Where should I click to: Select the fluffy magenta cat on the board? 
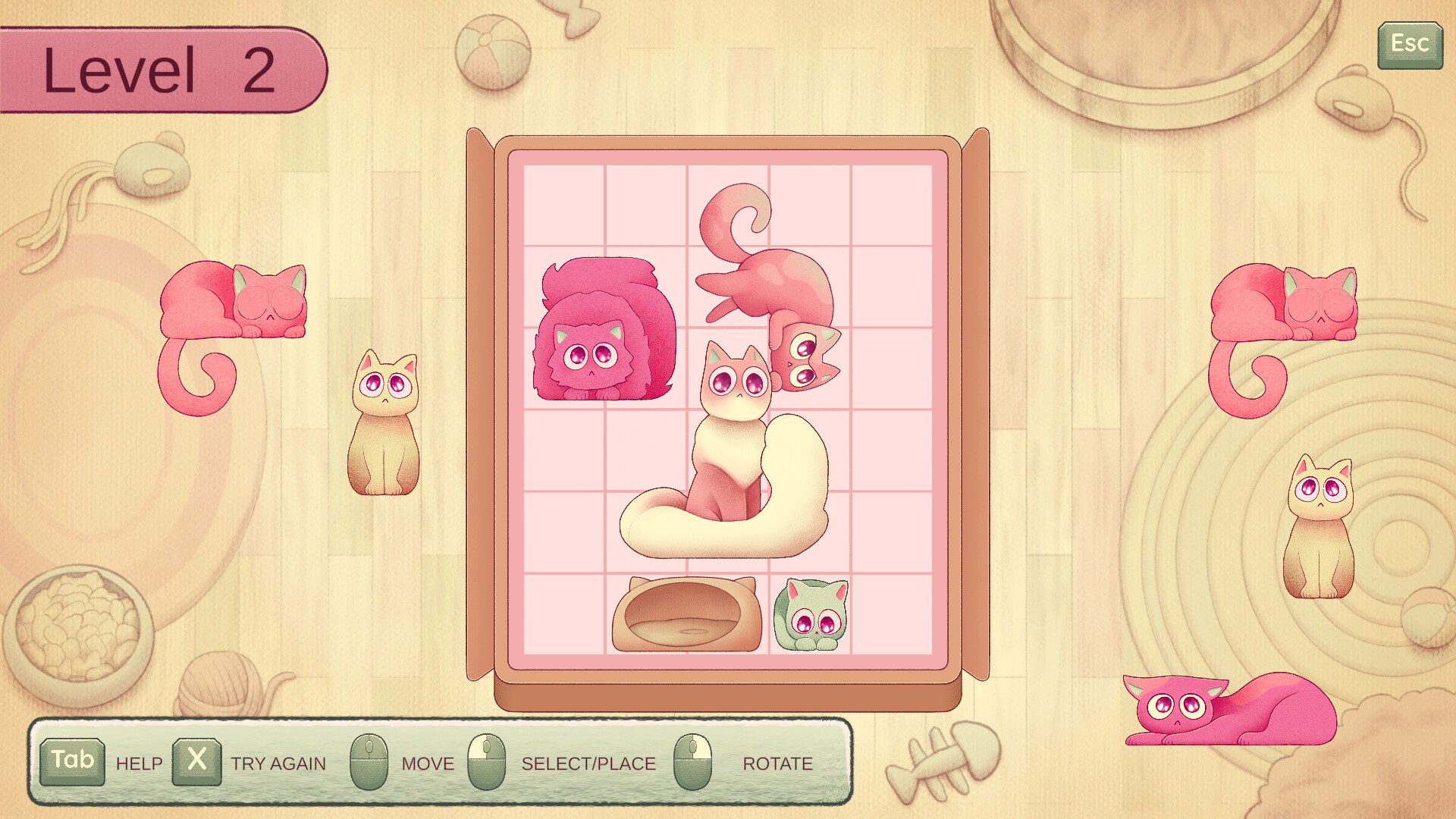(x=603, y=334)
